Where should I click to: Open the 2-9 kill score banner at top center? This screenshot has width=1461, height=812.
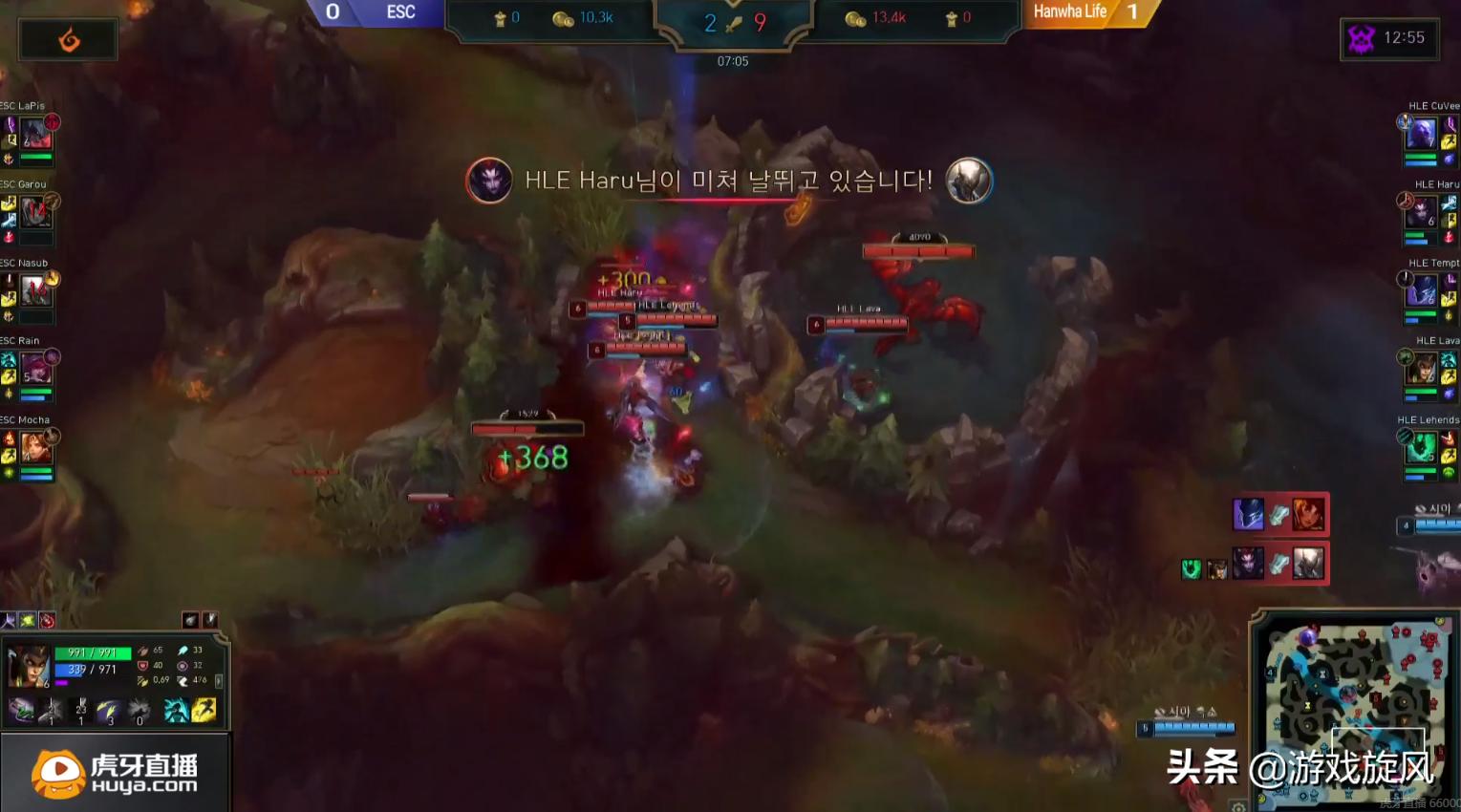[x=733, y=23]
